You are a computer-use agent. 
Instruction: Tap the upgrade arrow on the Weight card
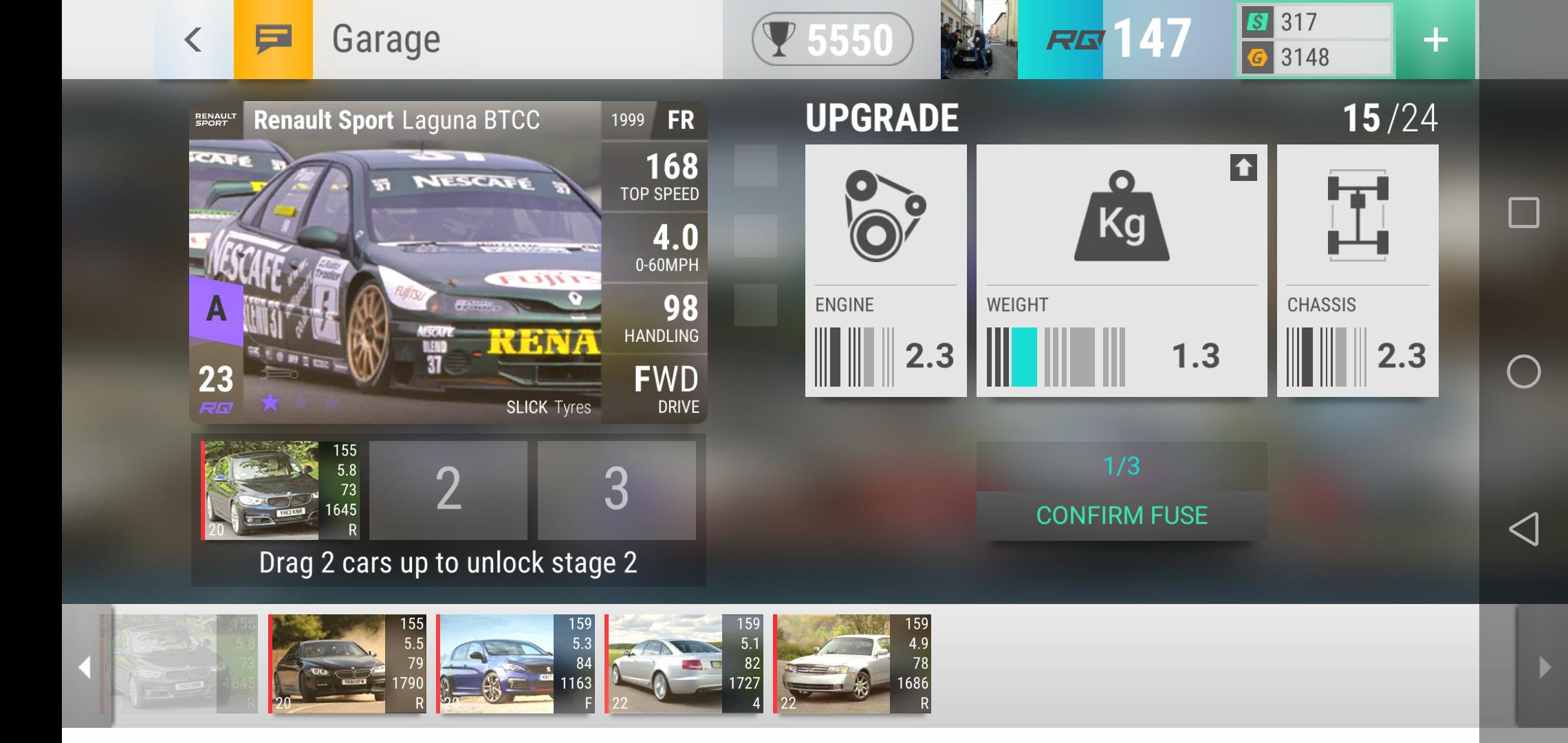1242,168
